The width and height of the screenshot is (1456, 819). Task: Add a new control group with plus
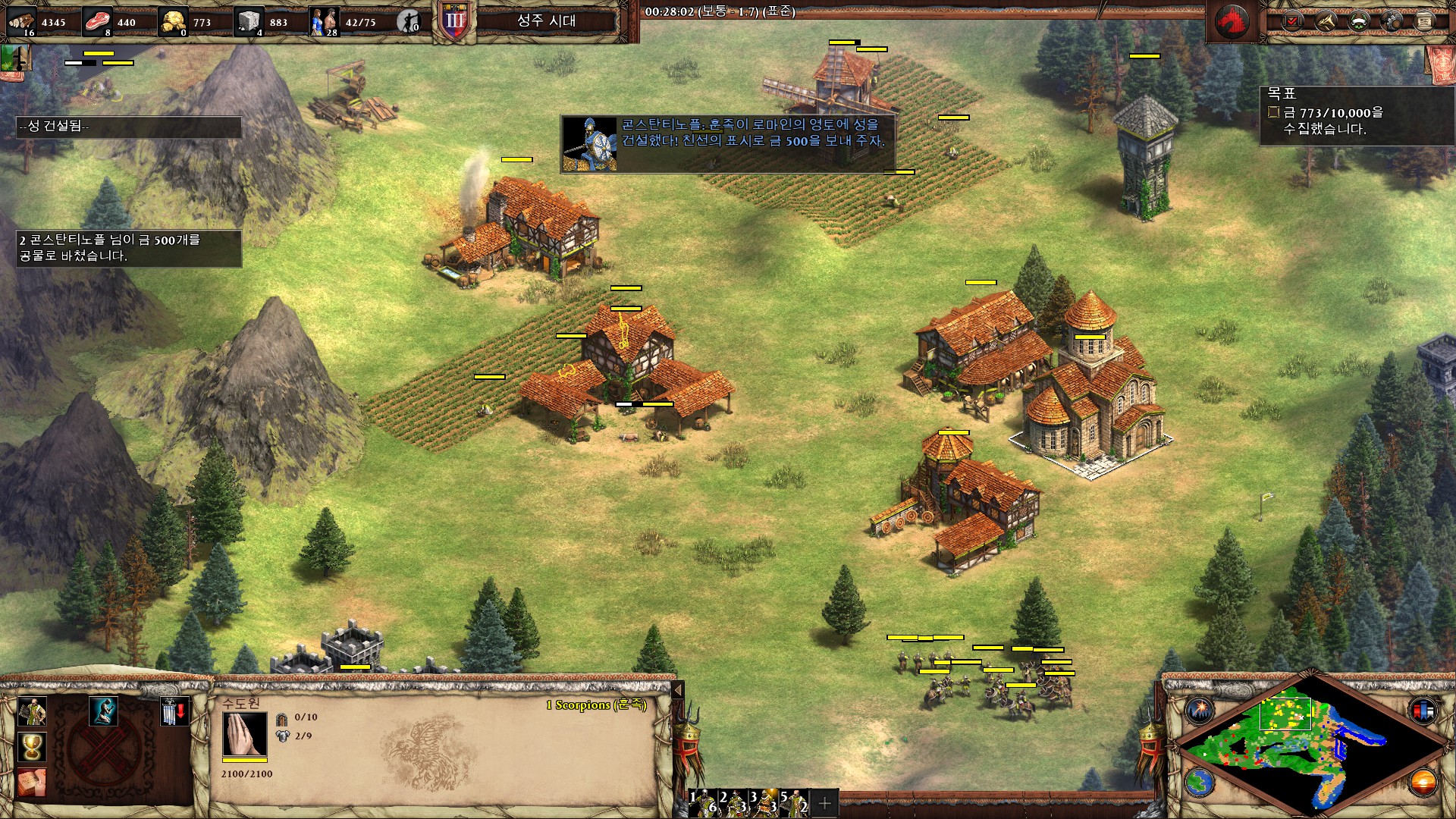coord(825,802)
